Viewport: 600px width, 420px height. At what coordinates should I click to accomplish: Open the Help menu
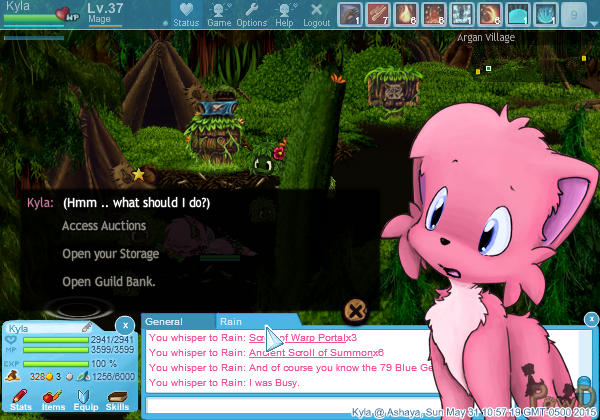[284, 15]
